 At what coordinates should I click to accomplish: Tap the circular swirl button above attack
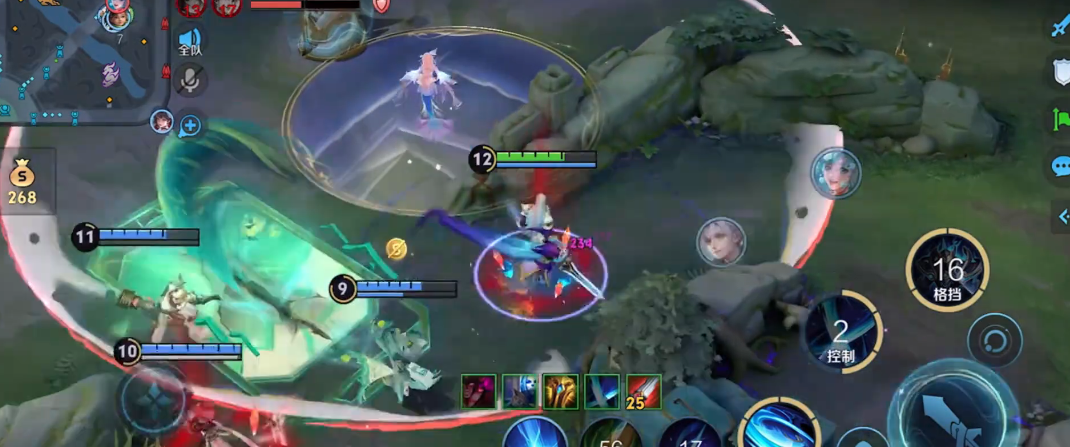(994, 340)
